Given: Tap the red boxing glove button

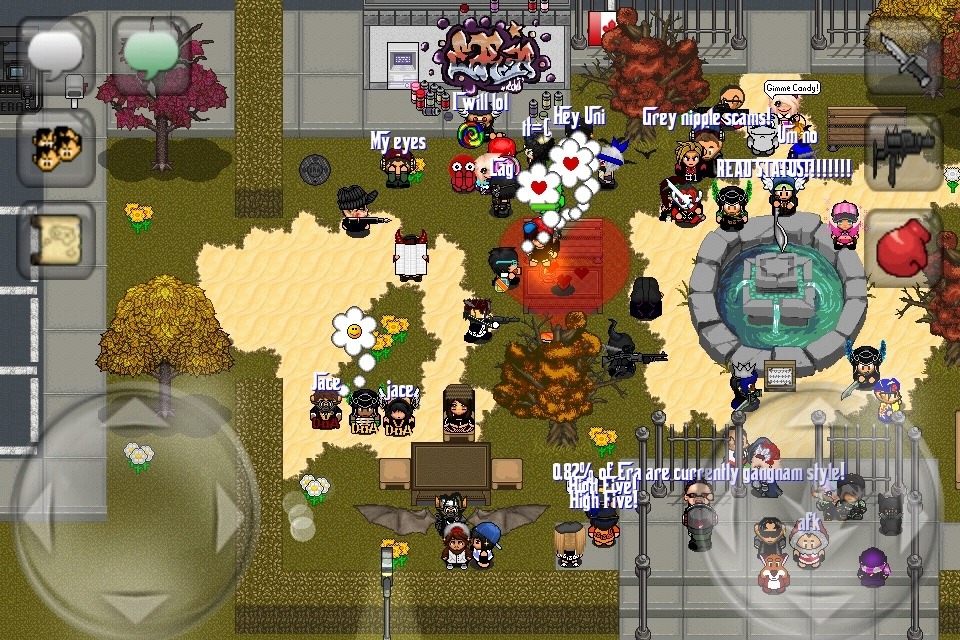Looking at the screenshot, I should 903,248.
